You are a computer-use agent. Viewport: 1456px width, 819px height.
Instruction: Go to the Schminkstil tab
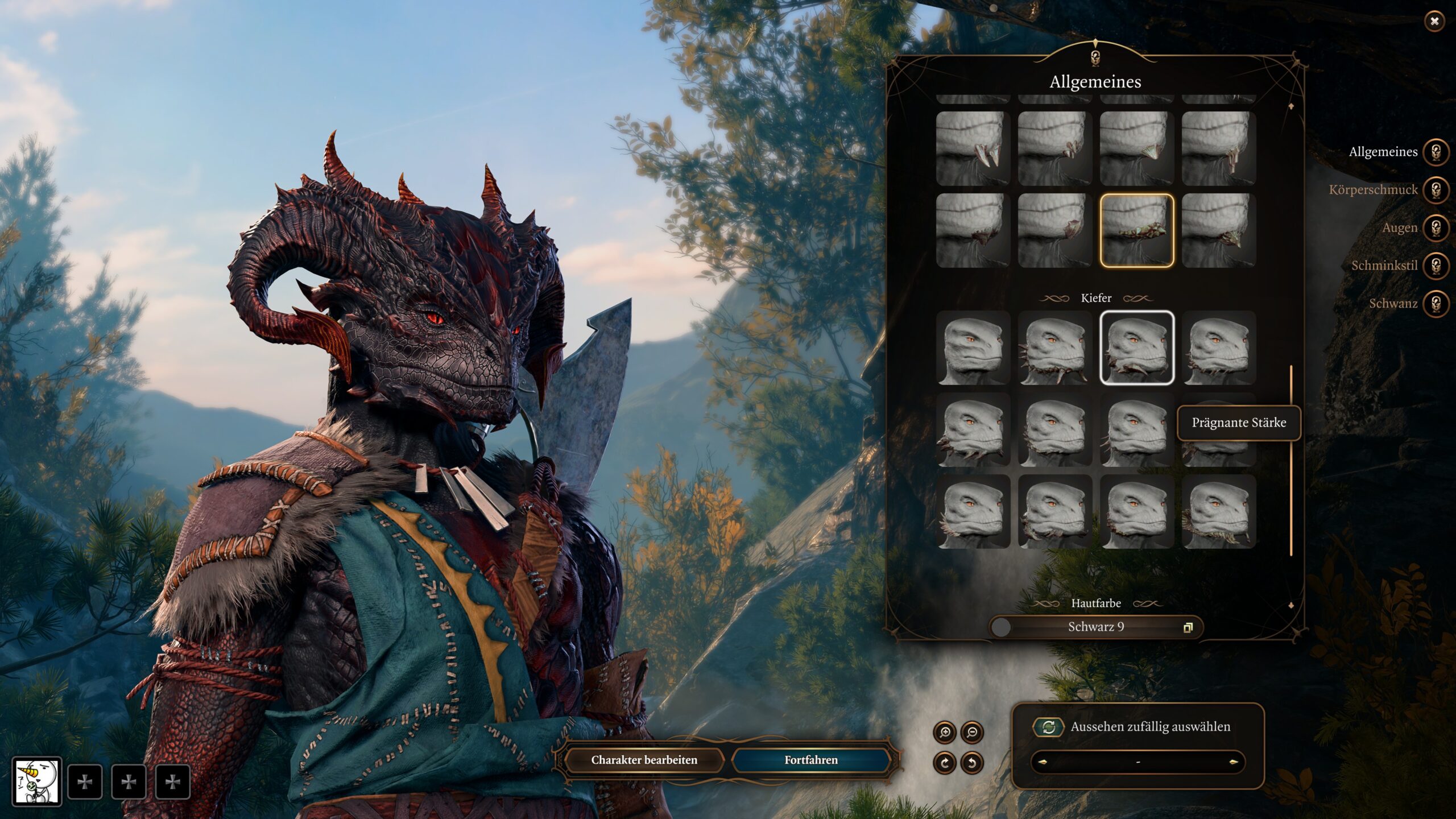tap(1436, 266)
